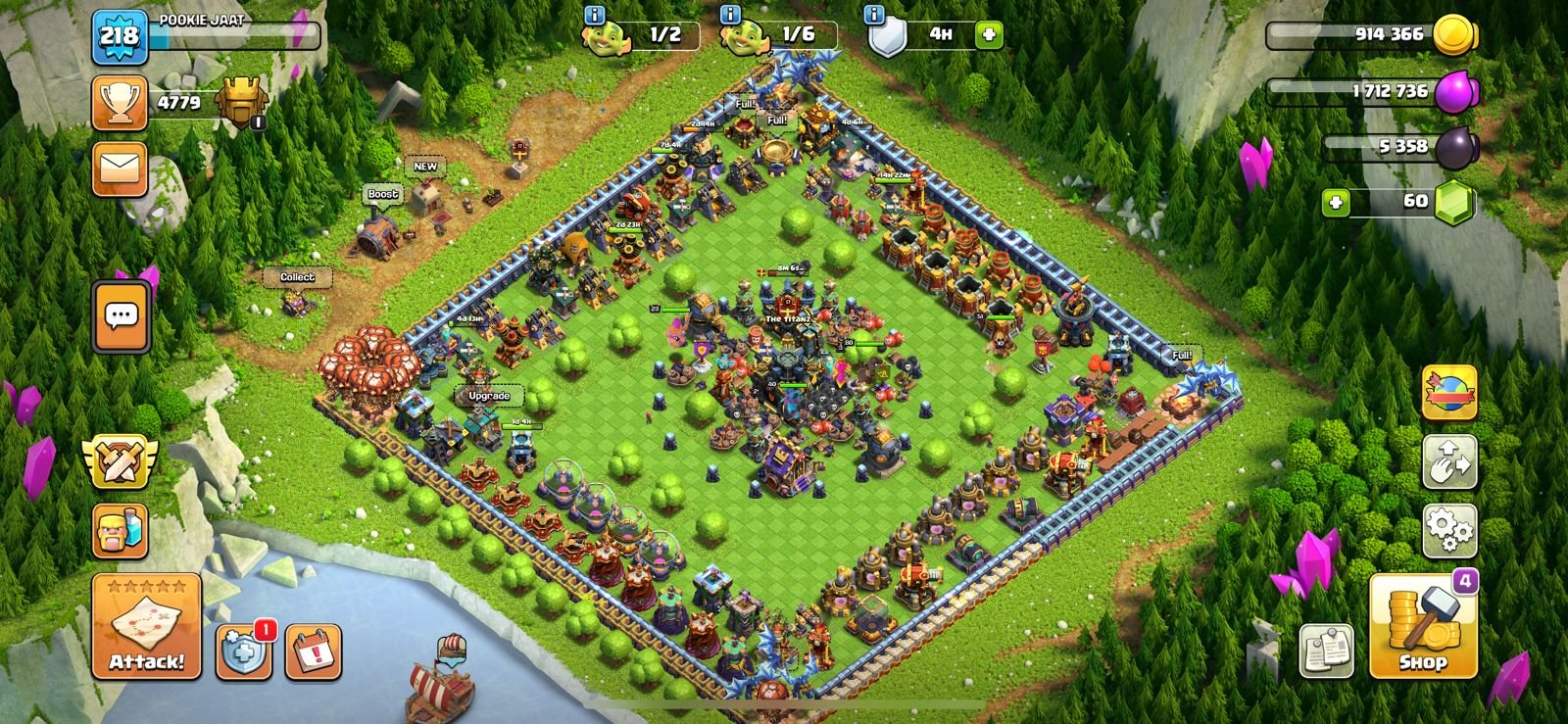Open the shield with red notification badge
Image resolution: width=1568 pixels, height=724 pixels.
point(243,651)
